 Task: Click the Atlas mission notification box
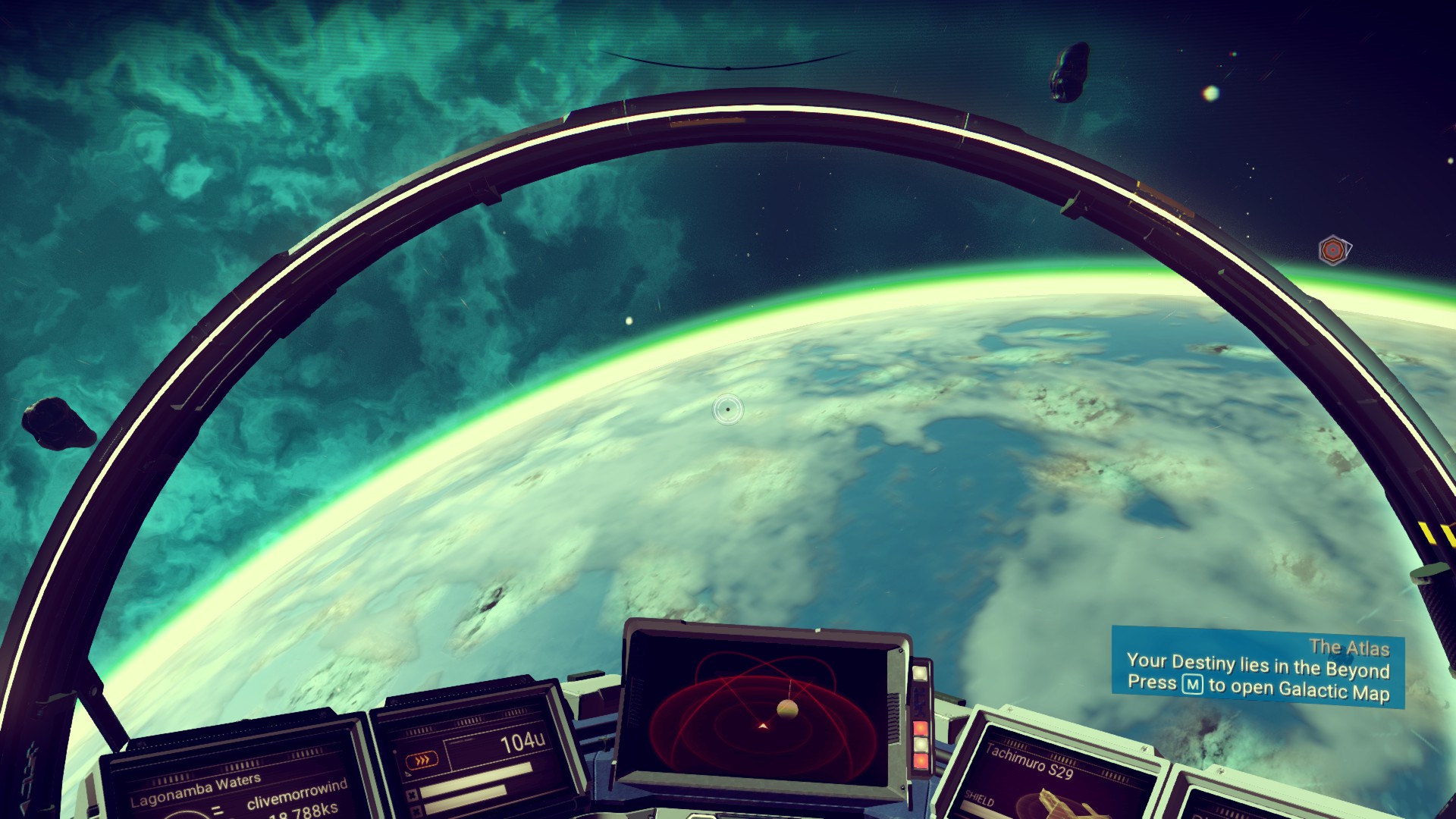[x=1257, y=669]
